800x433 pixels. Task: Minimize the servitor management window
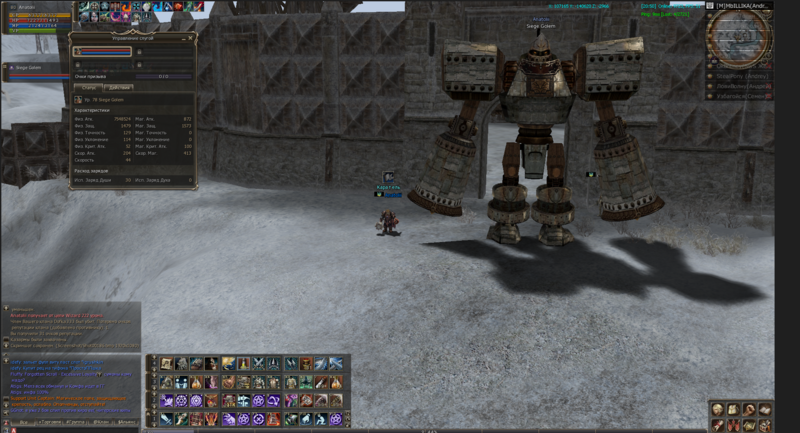coord(184,37)
